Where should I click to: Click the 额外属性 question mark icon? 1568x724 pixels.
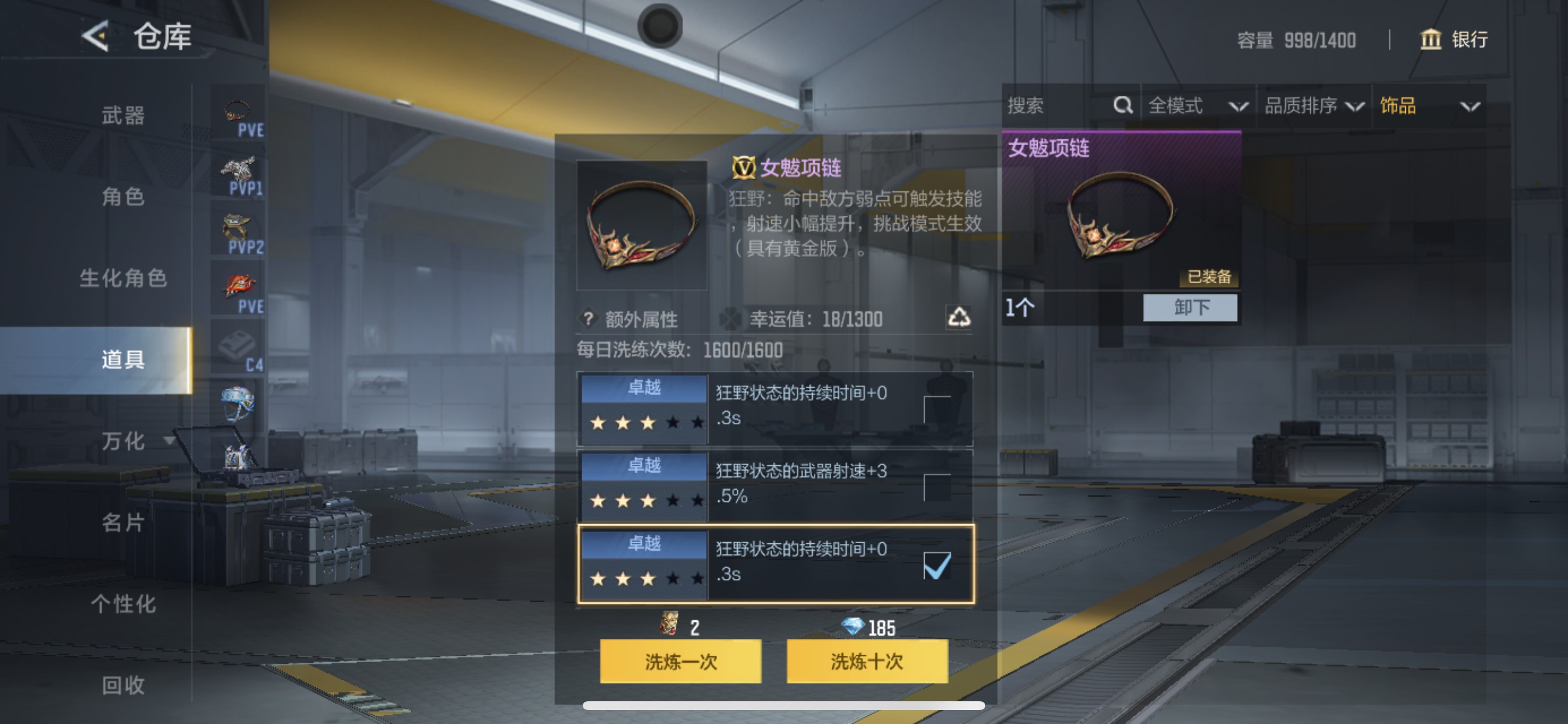point(588,319)
